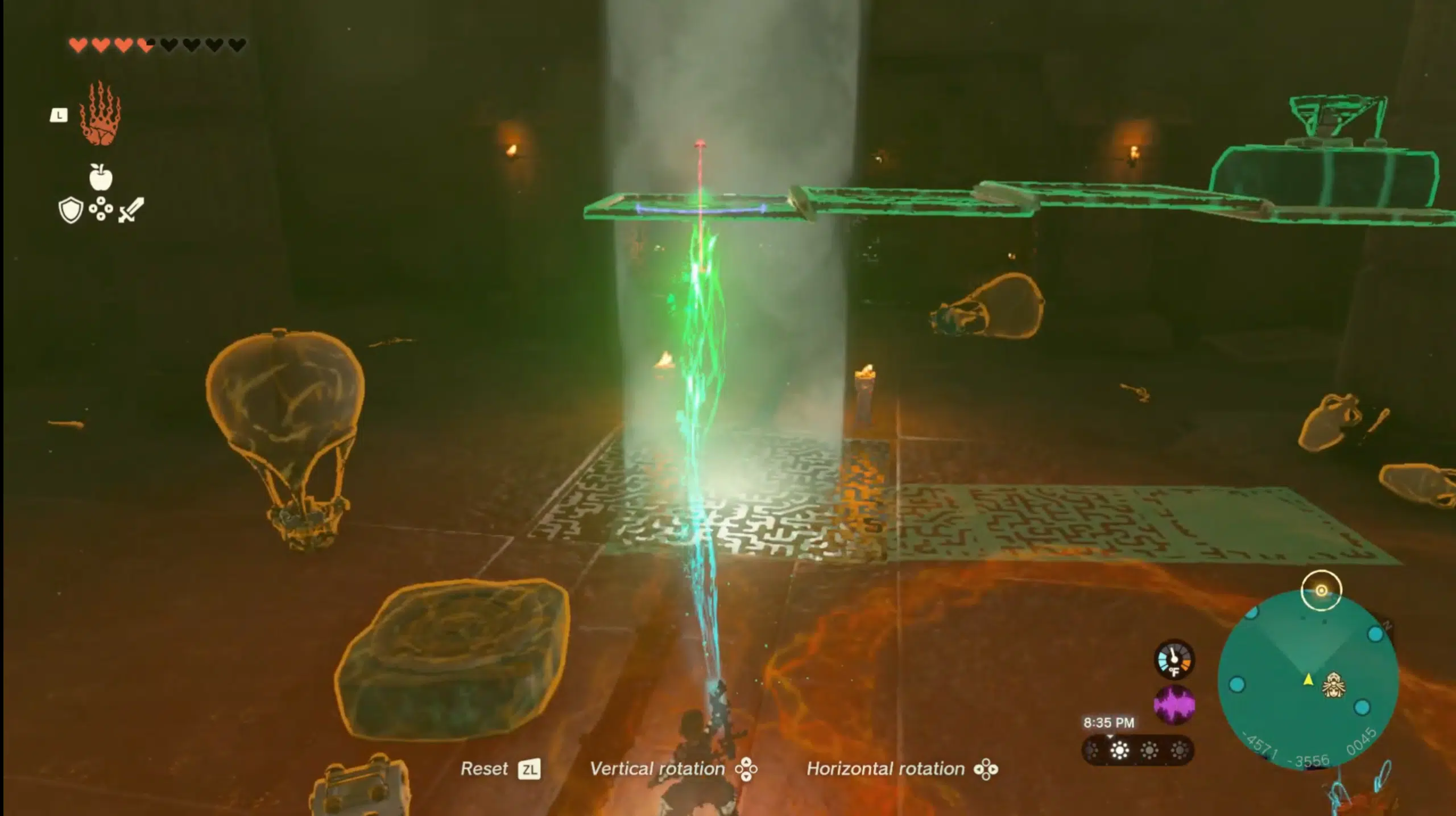Click the yellow player arrow on the minimap
The image size is (1456, 816).
click(x=1308, y=680)
